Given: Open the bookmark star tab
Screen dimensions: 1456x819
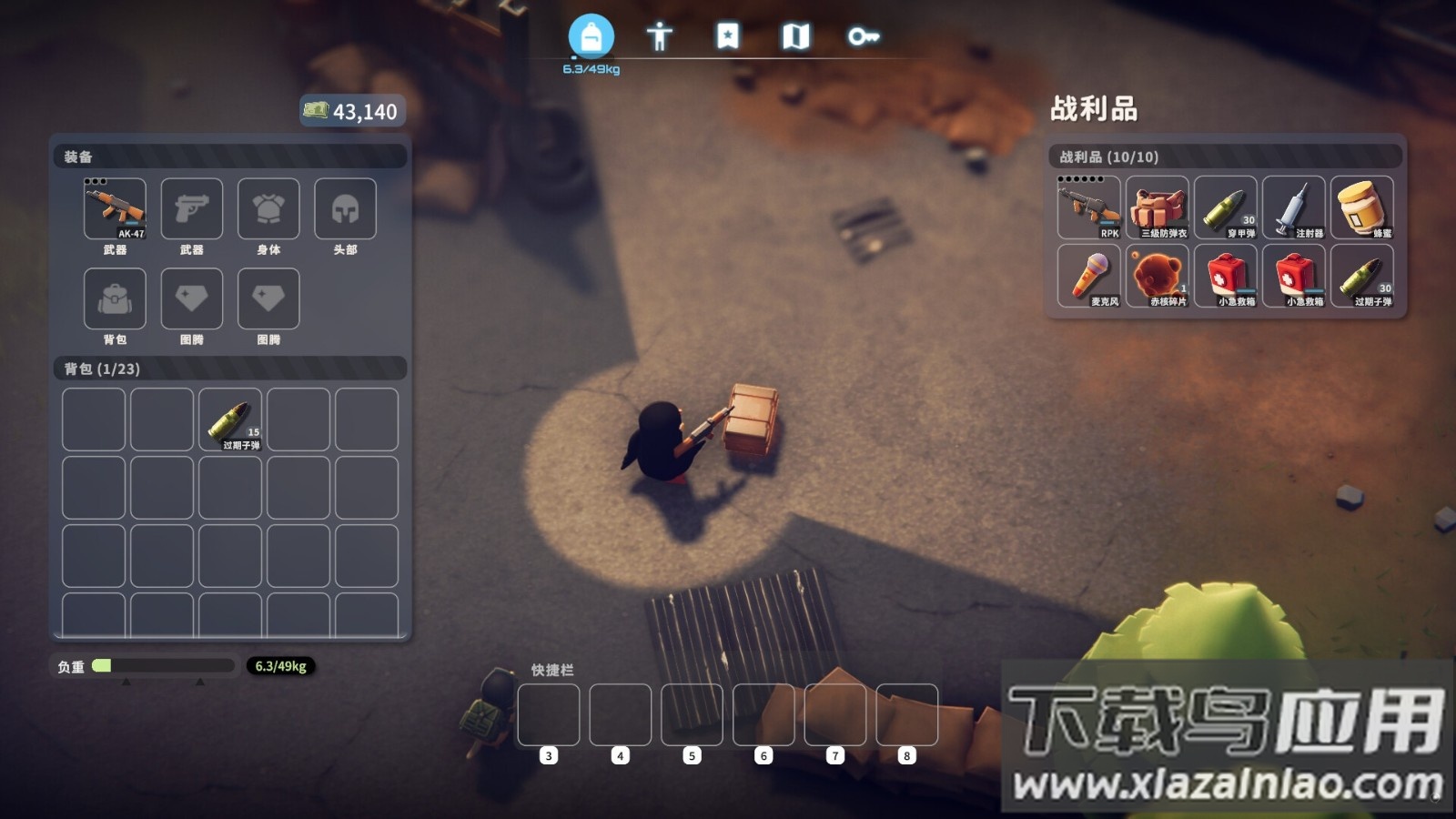Looking at the screenshot, I should 728,36.
